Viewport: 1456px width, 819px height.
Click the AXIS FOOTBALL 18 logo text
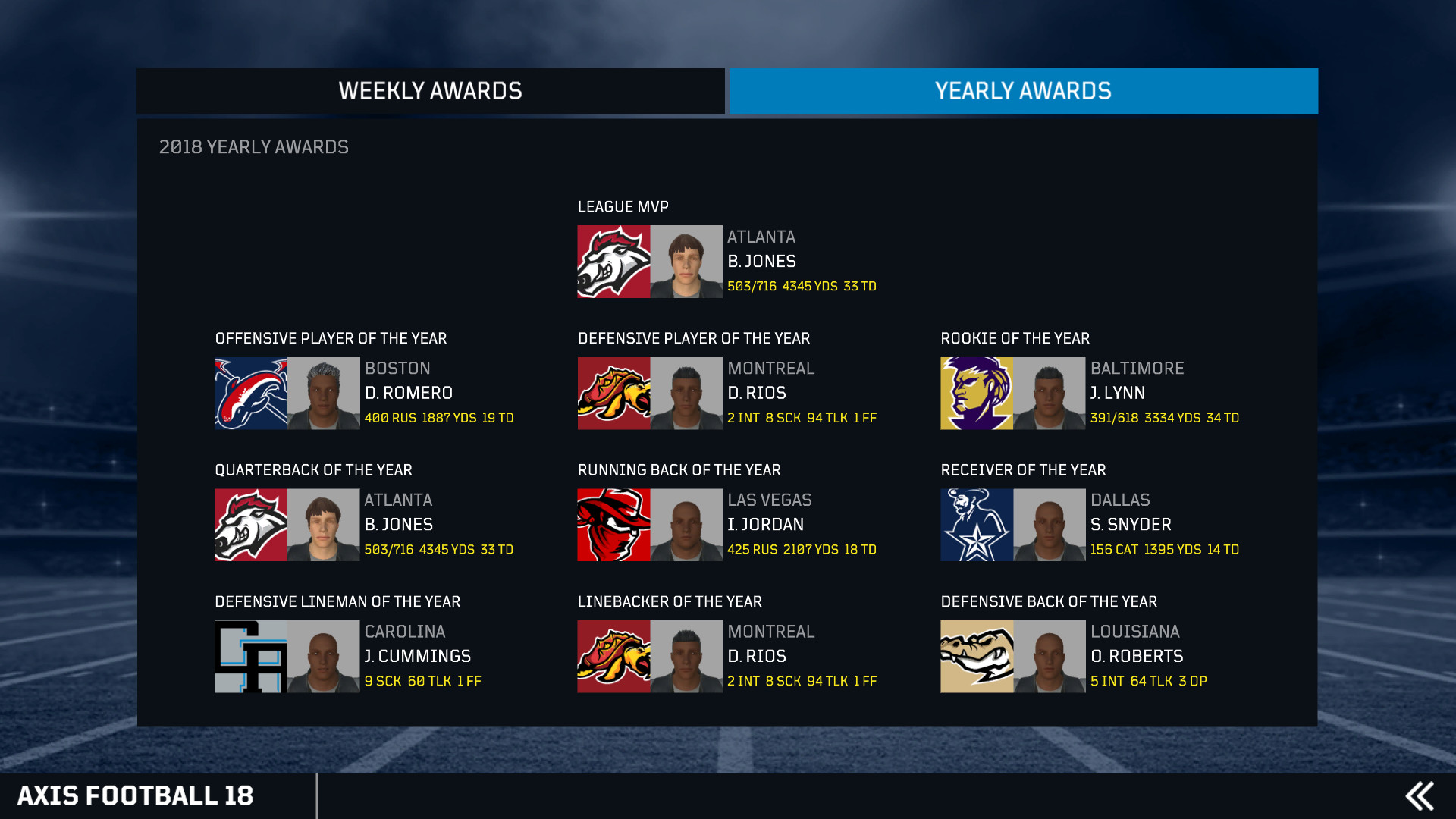[138, 796]
